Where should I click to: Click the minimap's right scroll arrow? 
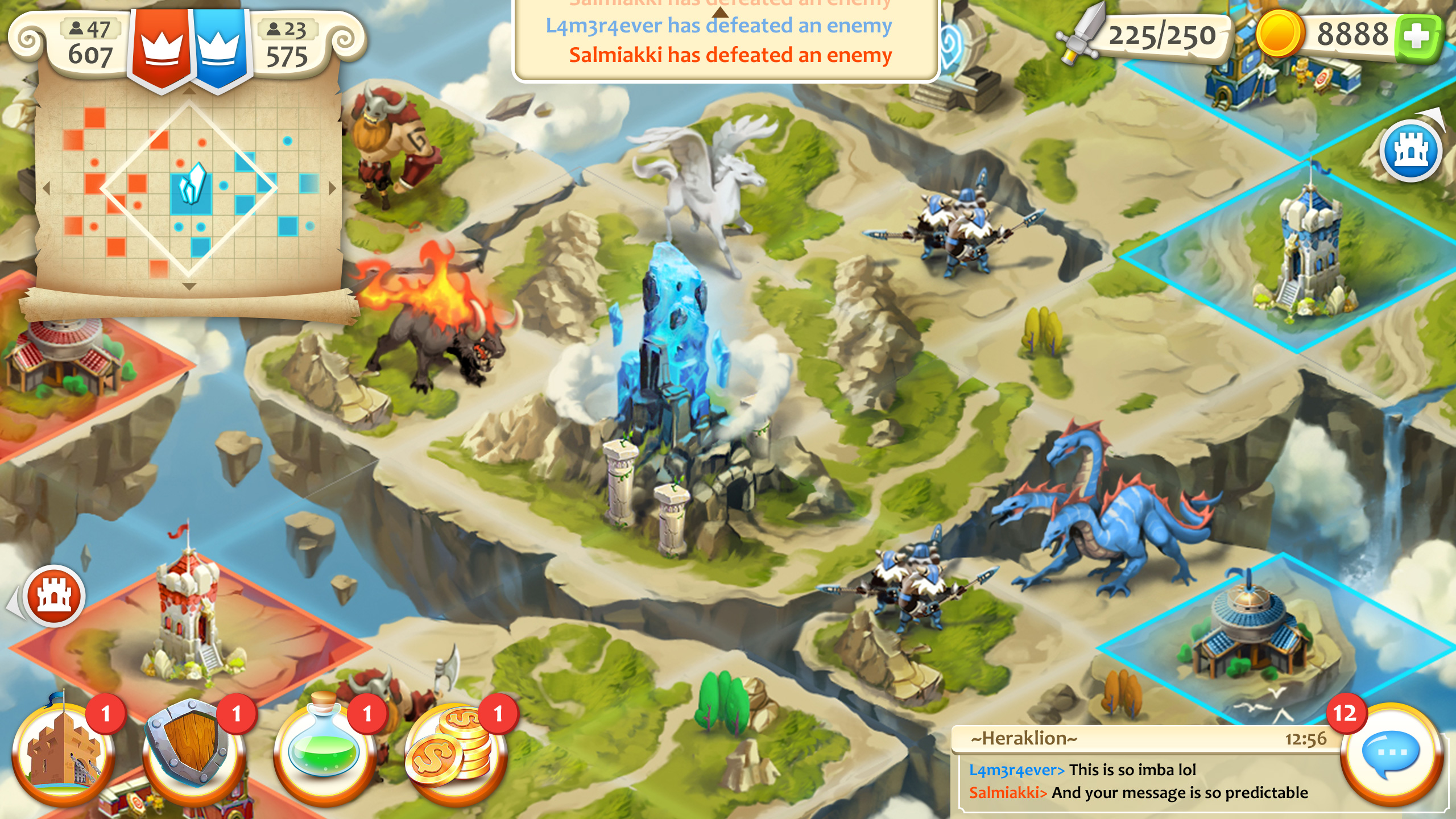point(333,188)
